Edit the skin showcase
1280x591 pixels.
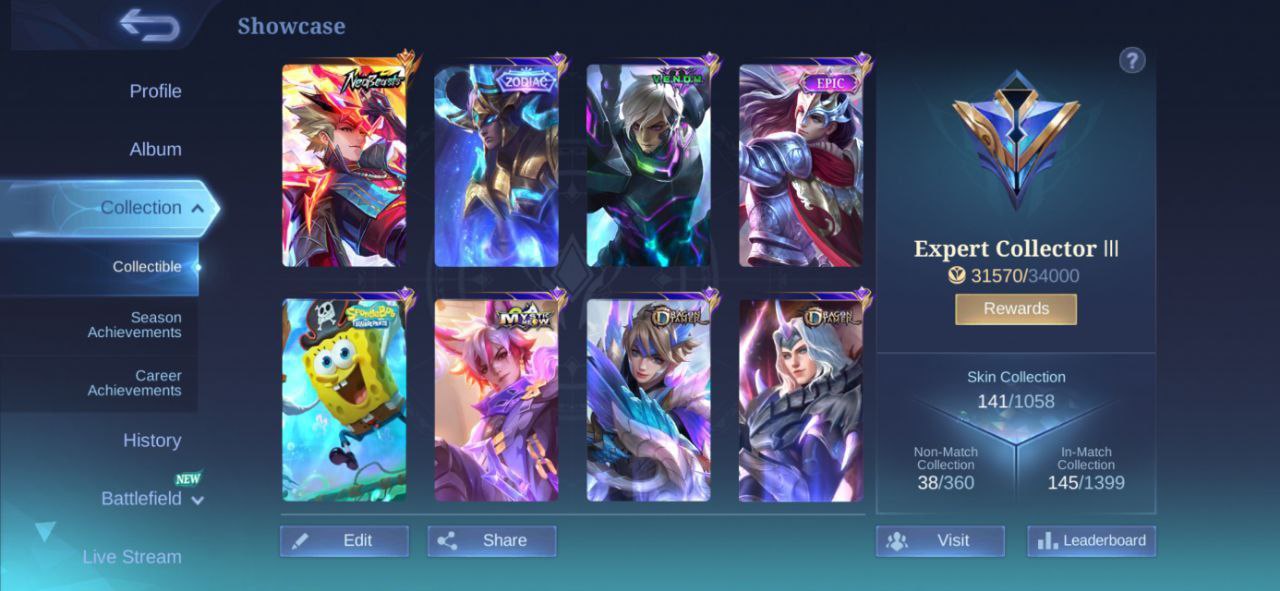pyautogui.click(x=344, y=541)
